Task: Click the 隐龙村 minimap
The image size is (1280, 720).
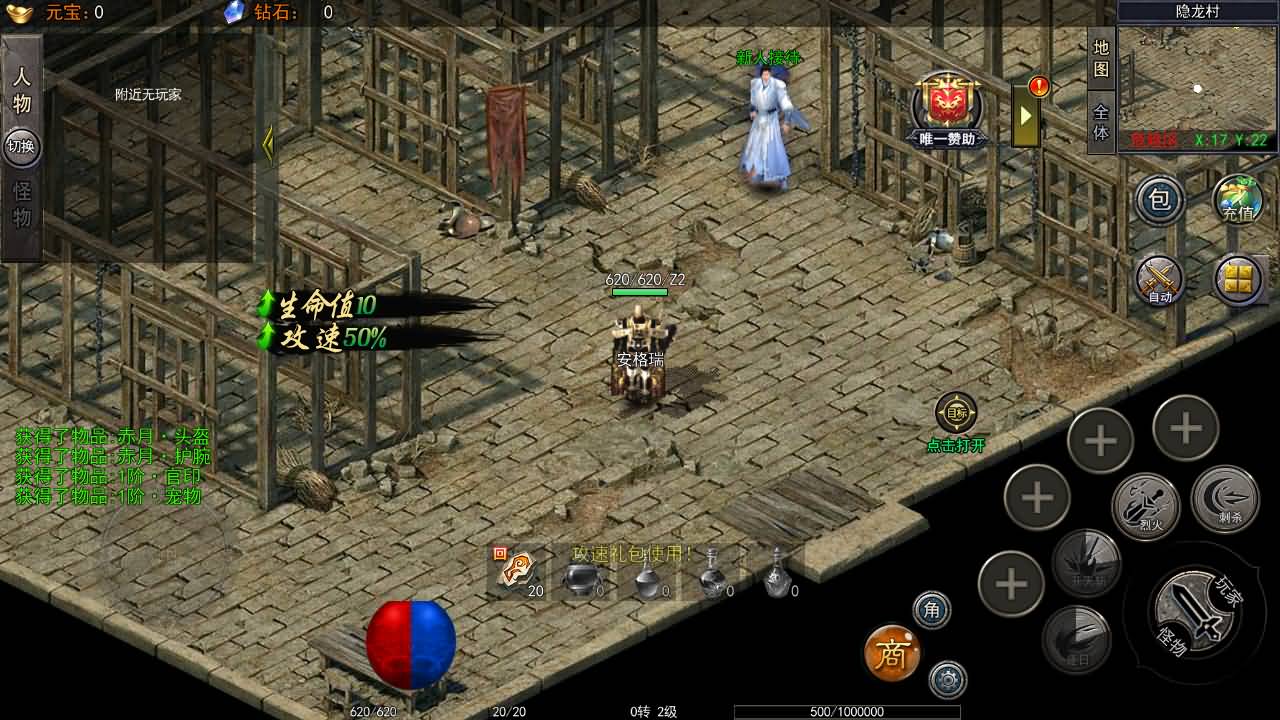Action: [x=1198, y=80]
